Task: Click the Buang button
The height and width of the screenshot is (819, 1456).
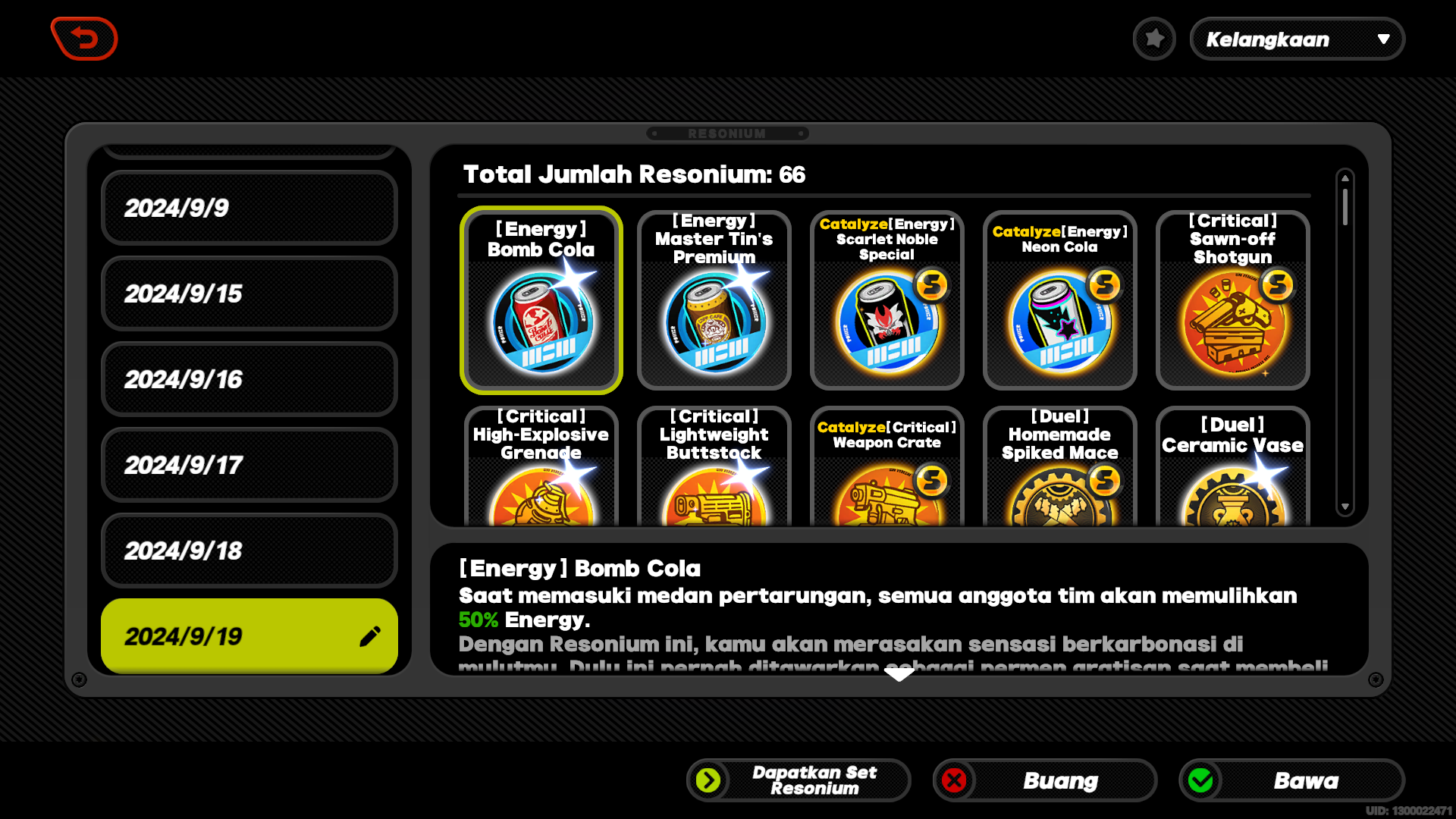Action: pos(1044,780)
